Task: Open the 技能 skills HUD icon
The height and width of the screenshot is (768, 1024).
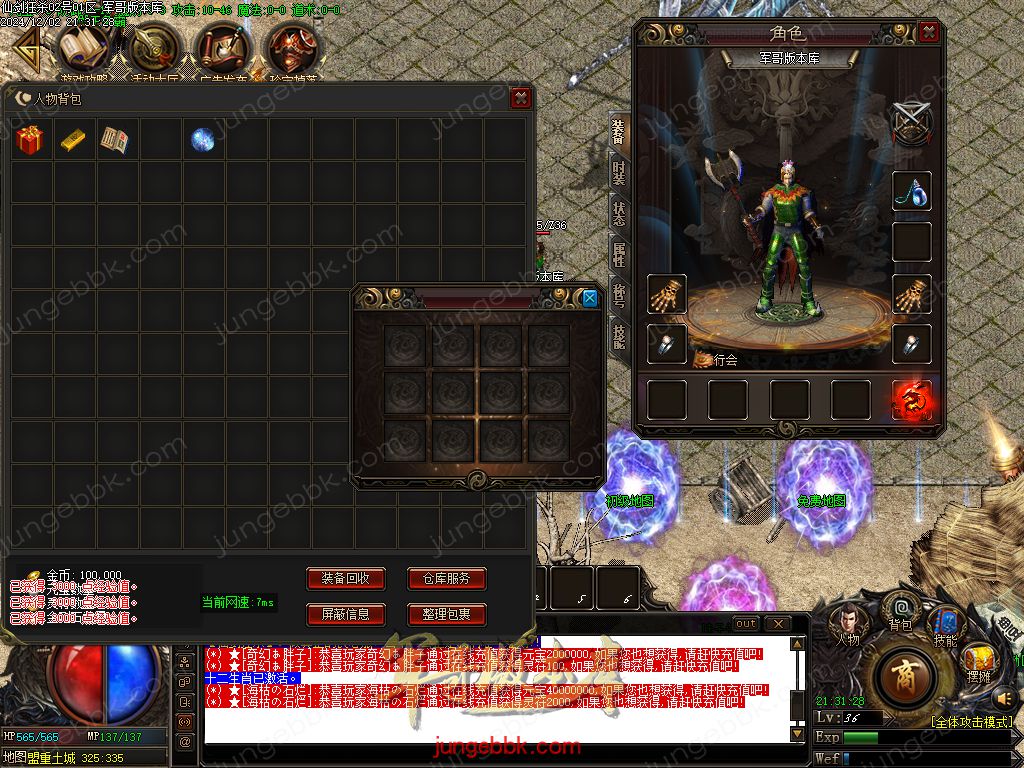Action: [944, 627]
